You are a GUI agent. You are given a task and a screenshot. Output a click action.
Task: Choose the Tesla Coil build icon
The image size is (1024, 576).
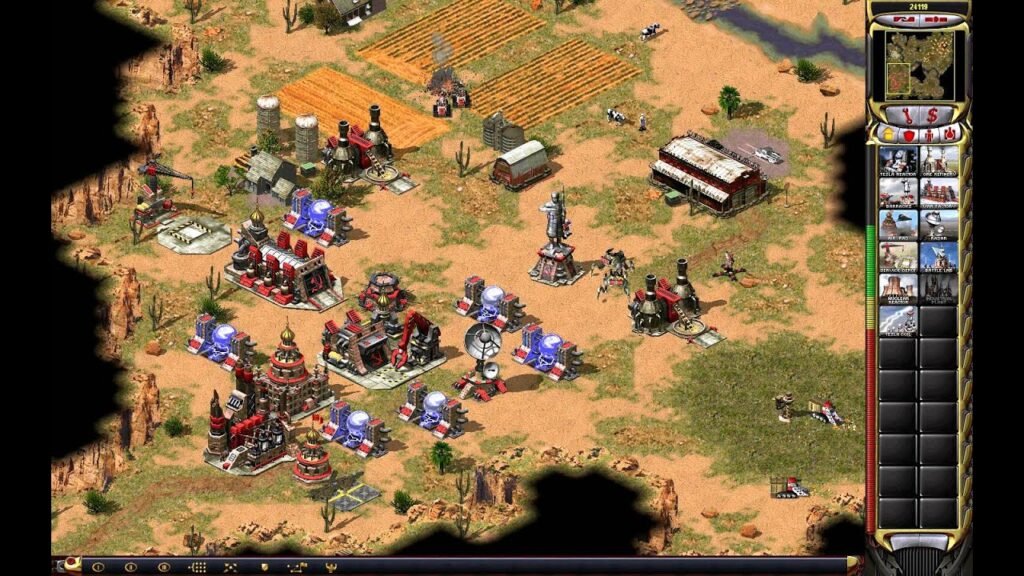898,320
